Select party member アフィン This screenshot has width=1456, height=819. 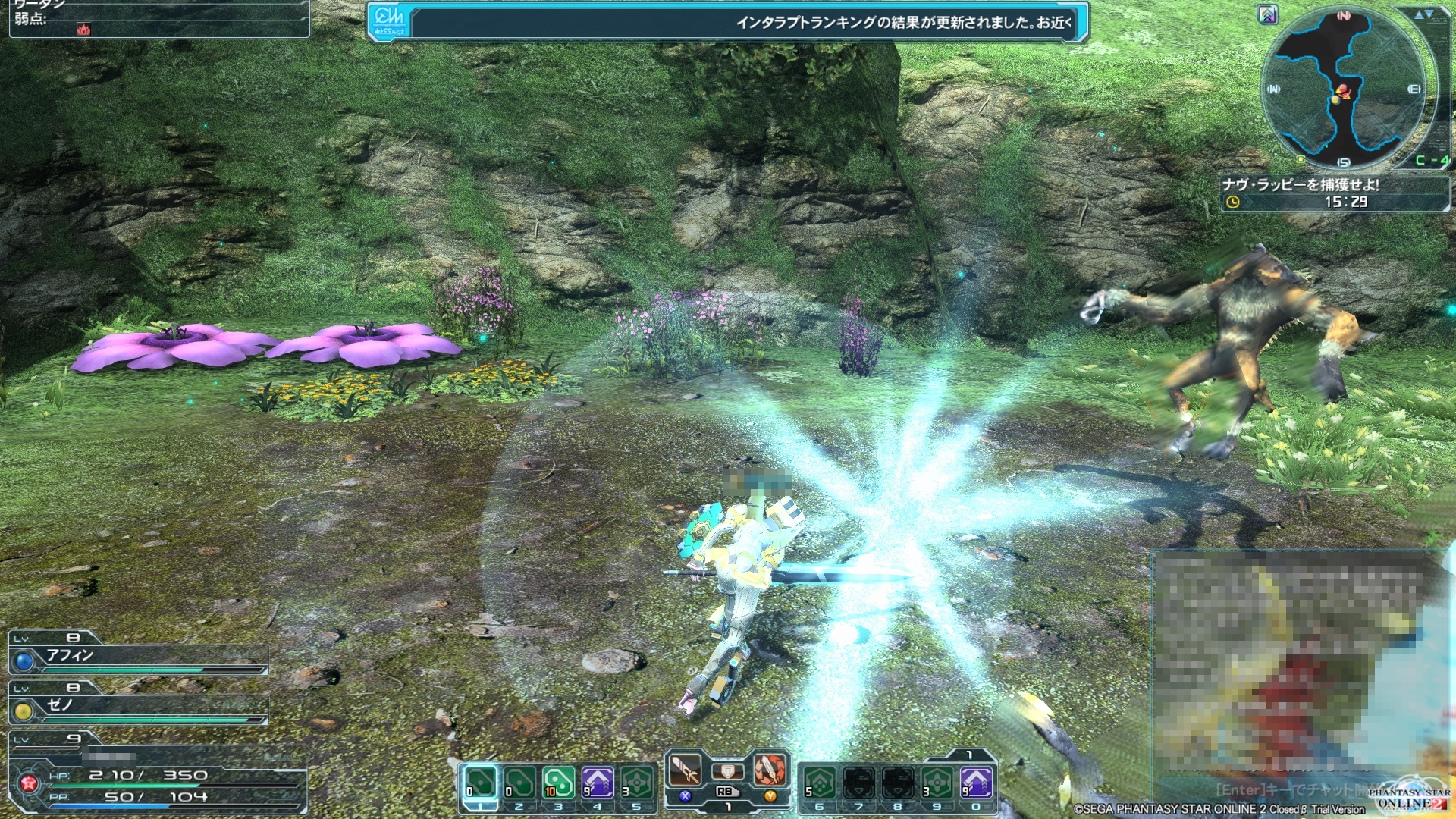point(138,657)
